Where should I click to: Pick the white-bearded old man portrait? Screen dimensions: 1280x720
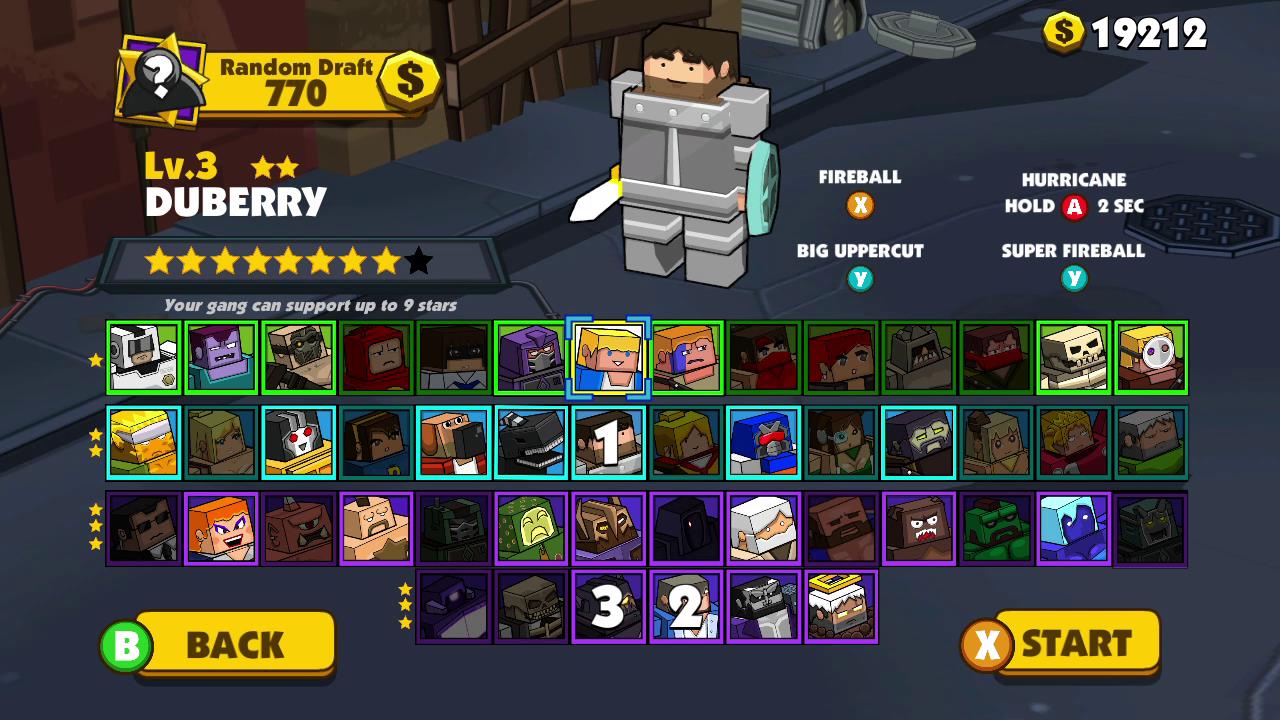763,529
